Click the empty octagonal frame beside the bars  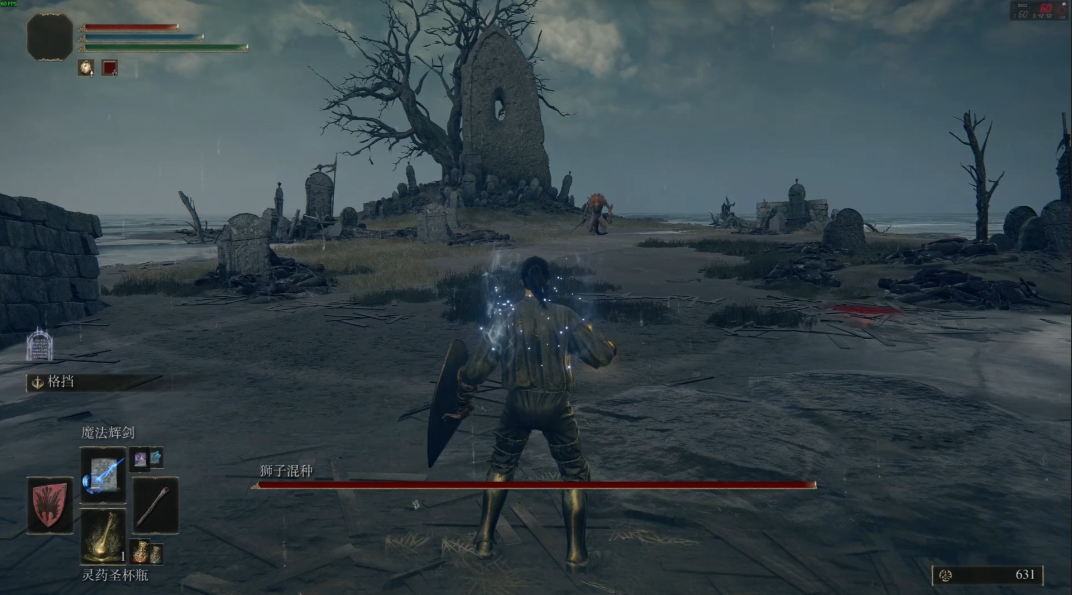[x=50, y=37]
